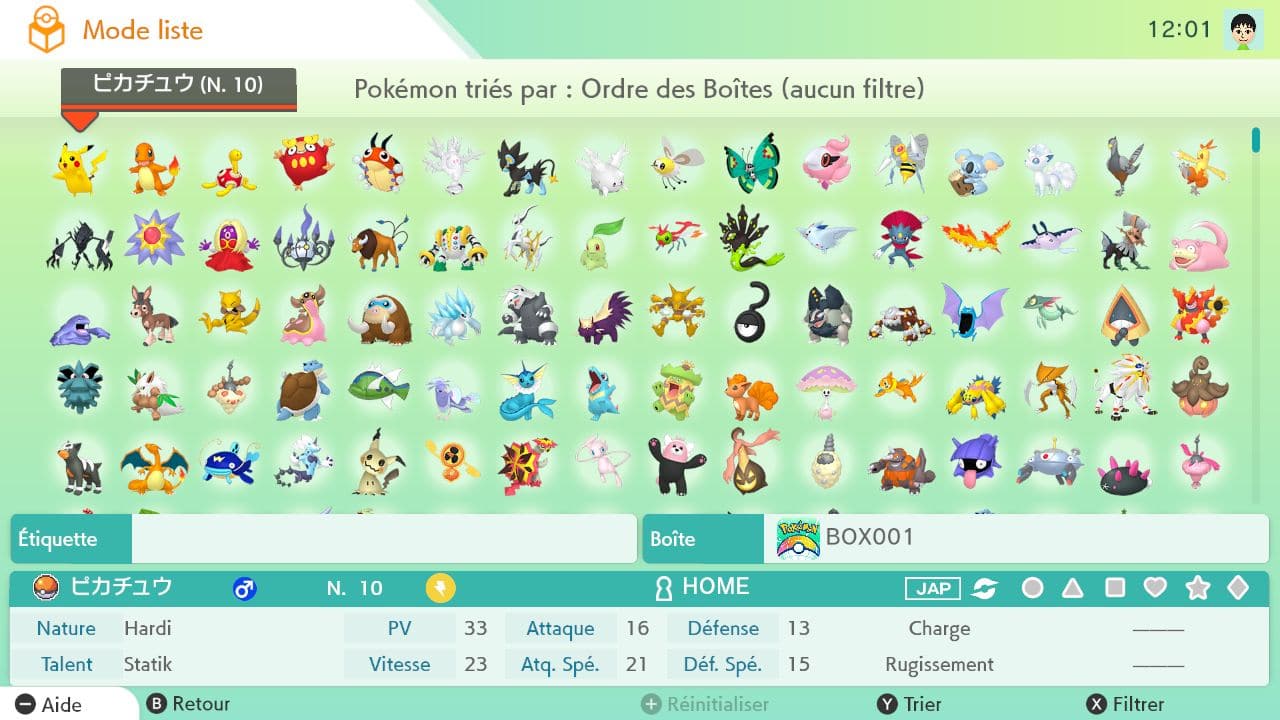The height and width of the screenshot is (720, 1280).
Task: Select the Charizard tile
Action: click(x=154, y=466)
